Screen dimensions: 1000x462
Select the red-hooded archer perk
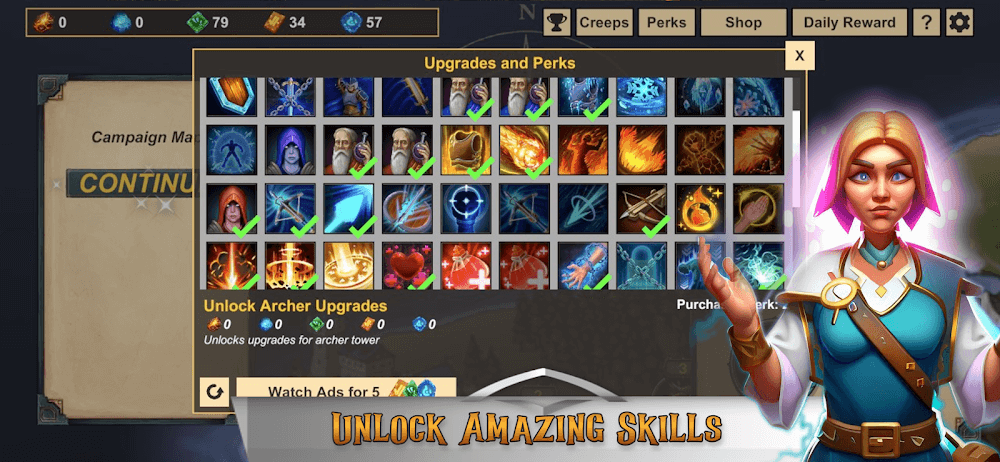click(232, 208)
